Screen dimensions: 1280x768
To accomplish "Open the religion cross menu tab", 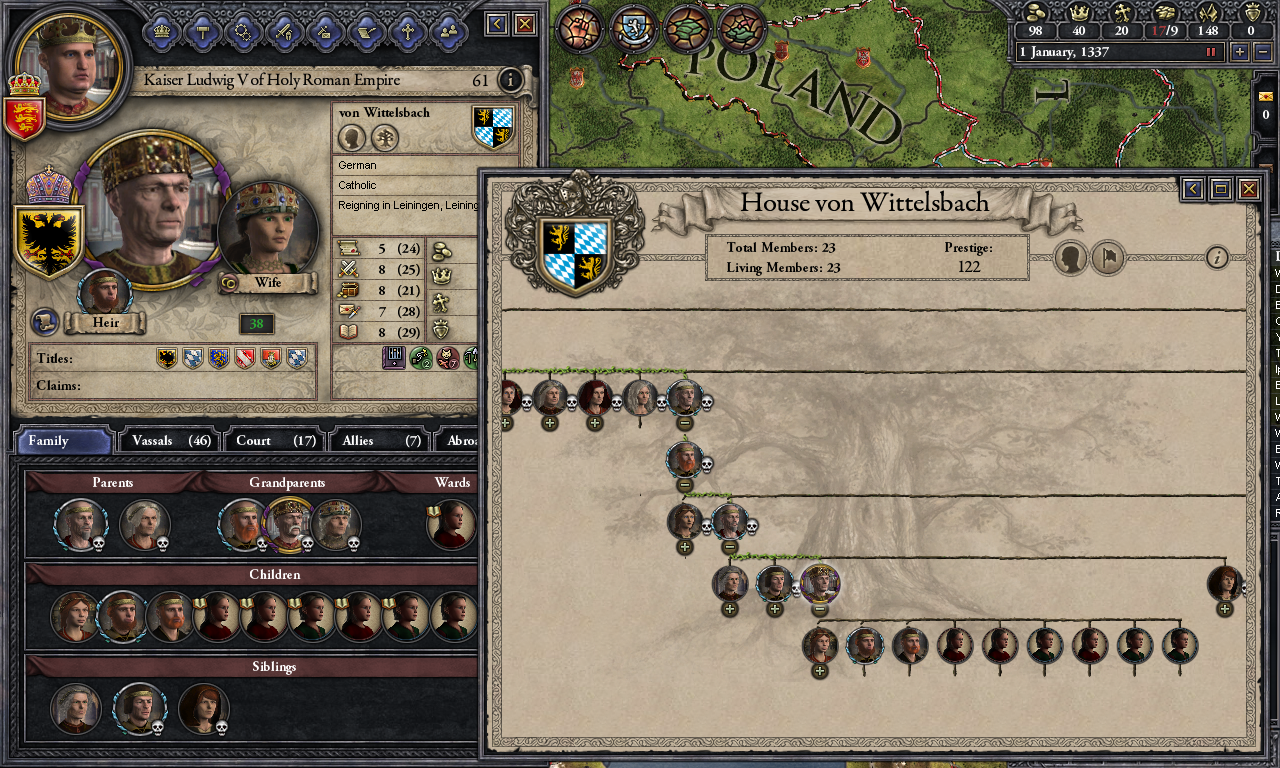I will tap(407, 31).
